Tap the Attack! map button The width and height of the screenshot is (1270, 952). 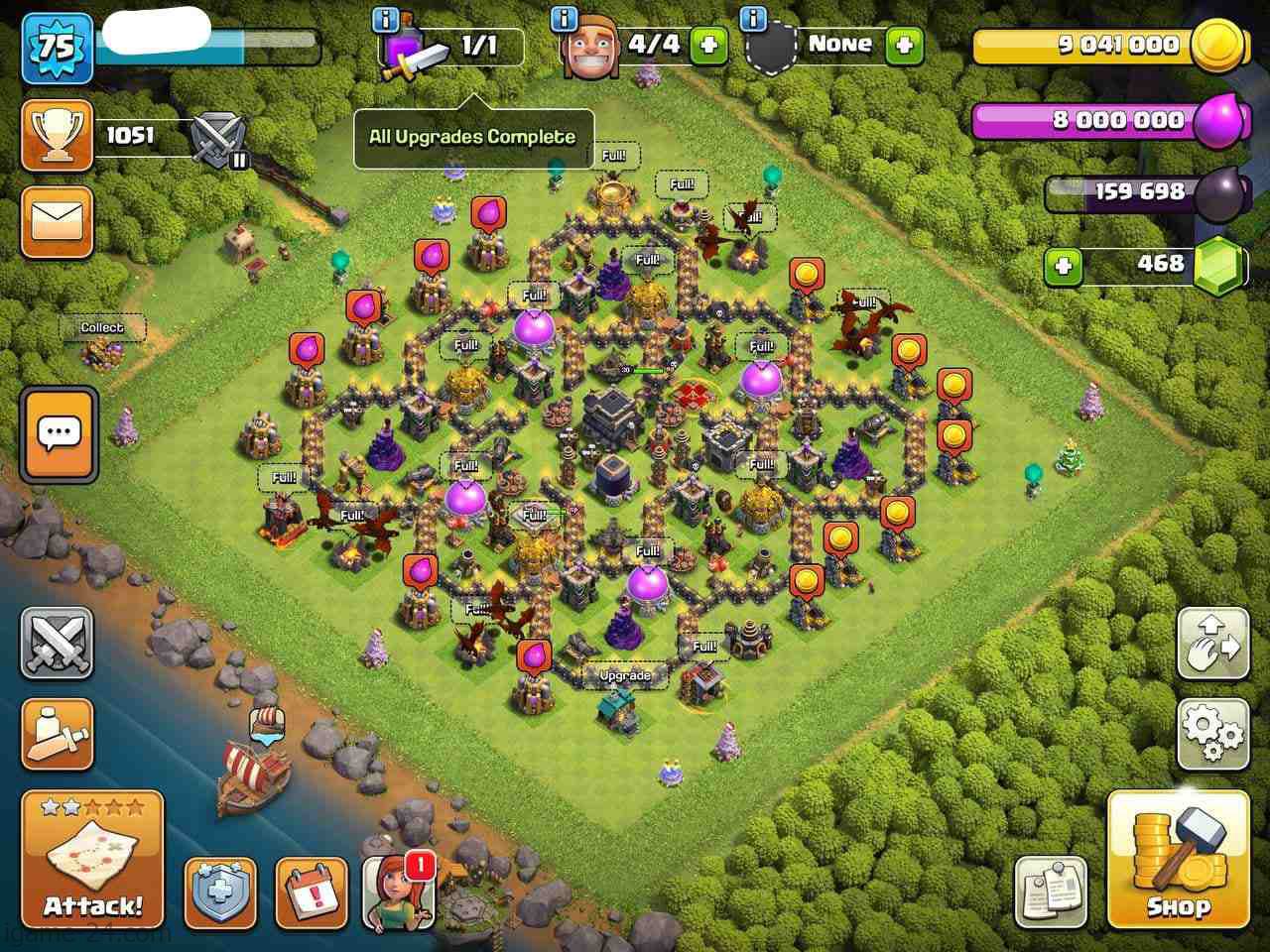[x=92, y=859]
